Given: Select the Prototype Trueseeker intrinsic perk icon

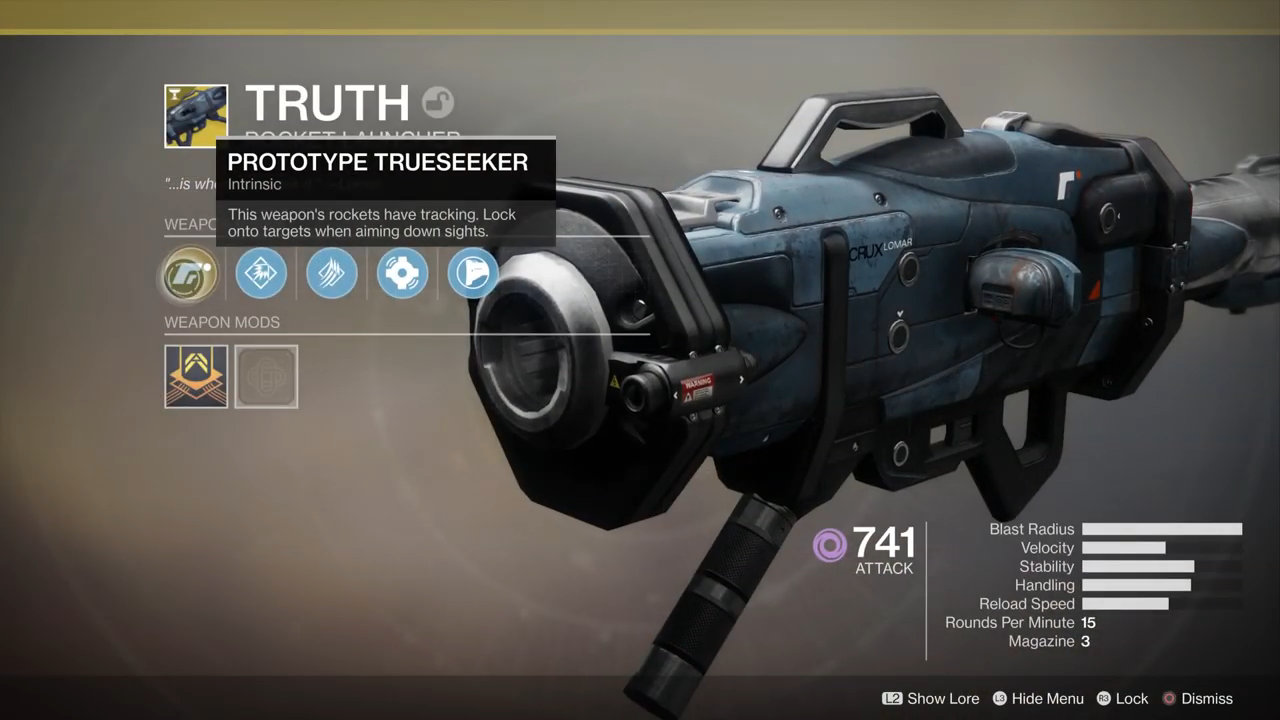Looking at the screenshot, I should (x=189, y=274).
